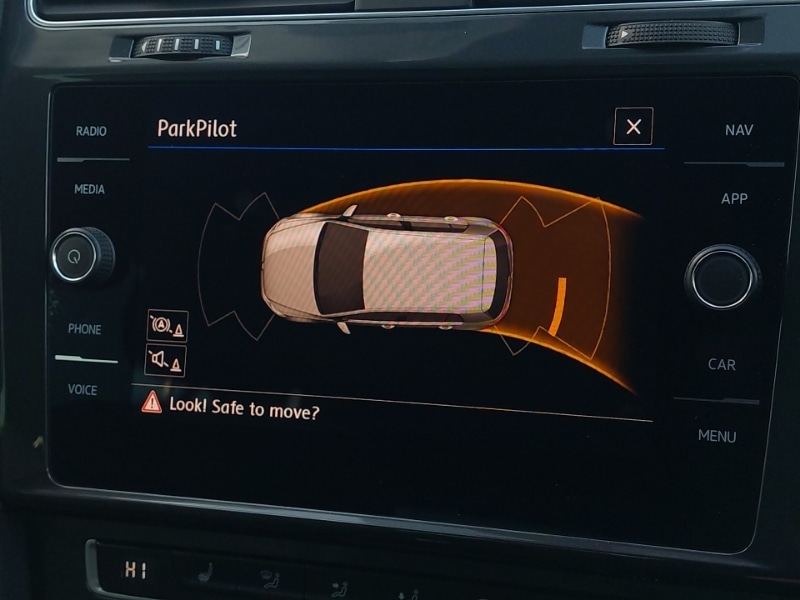The image size is (800, 600).
Task: Activate VOICE control
Action: (x=83, y=390)
